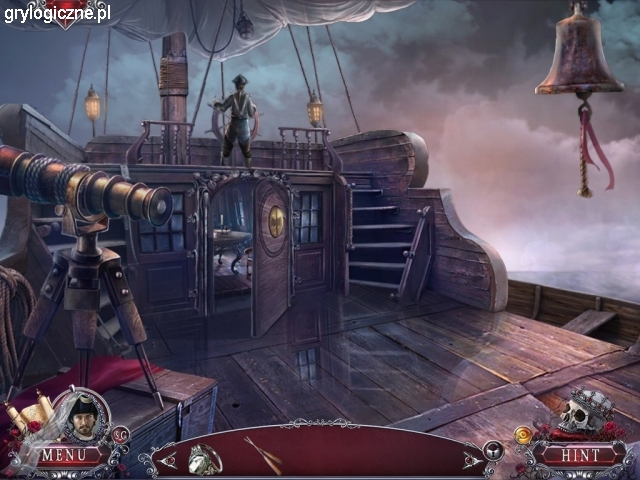Use the Hint button
The width and height of the screenshot is (640, 480).
coord(579,456)
